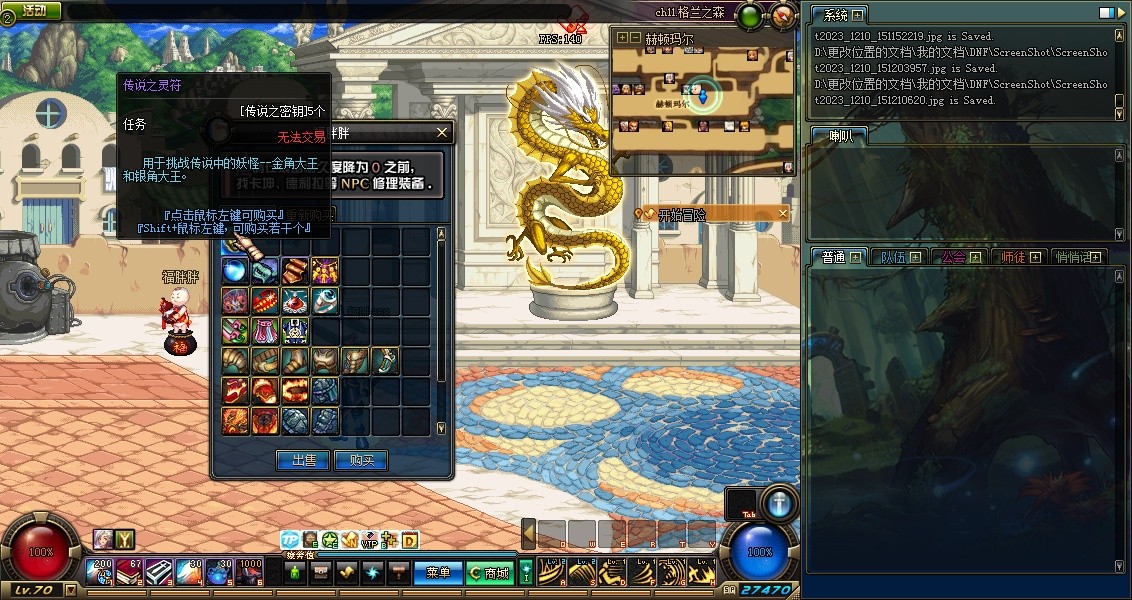
Task: Open the 活动 (Events) button
Action: [34, 10]
